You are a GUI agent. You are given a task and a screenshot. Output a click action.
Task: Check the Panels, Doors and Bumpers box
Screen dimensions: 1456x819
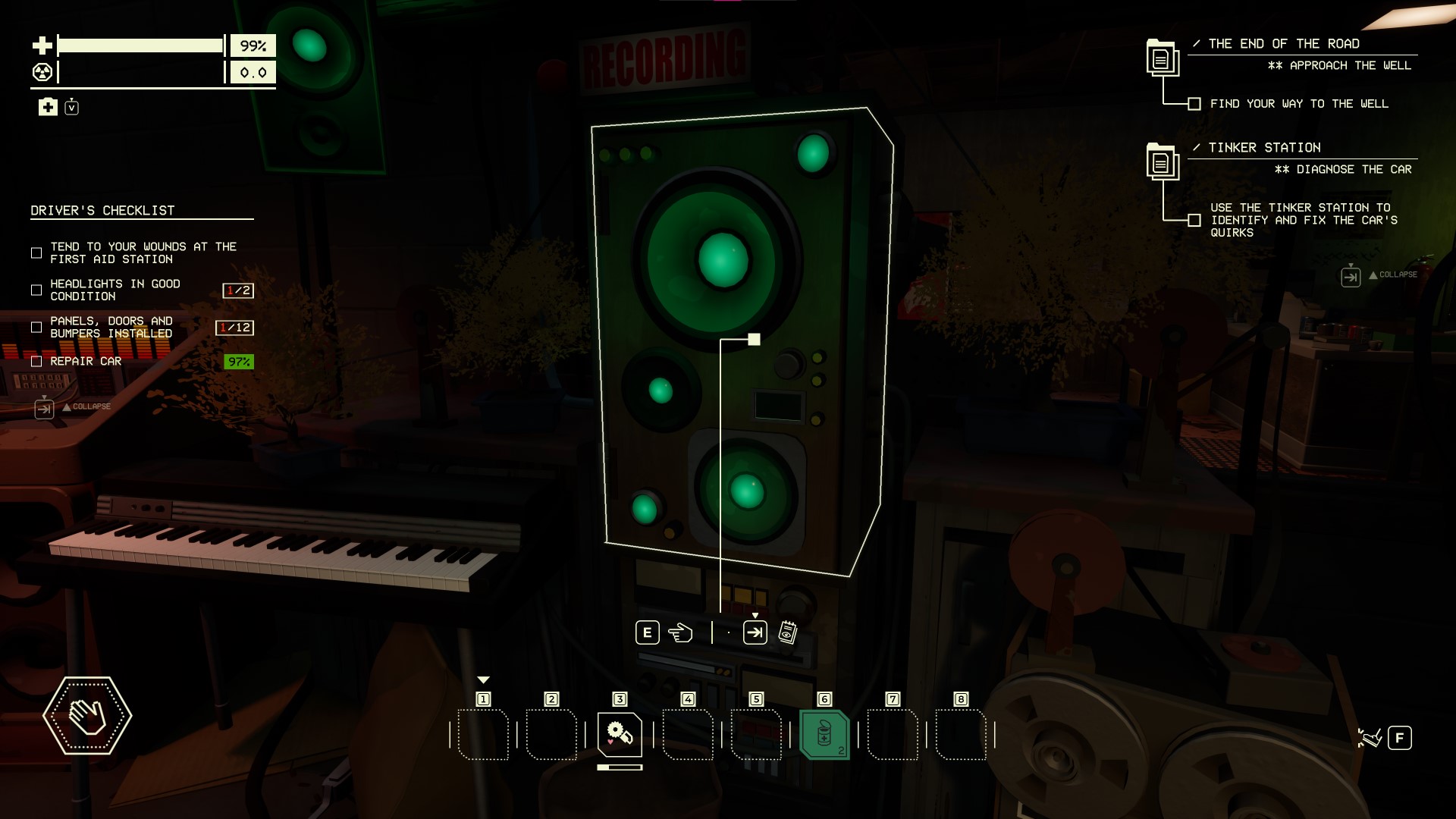pos(36,328)
